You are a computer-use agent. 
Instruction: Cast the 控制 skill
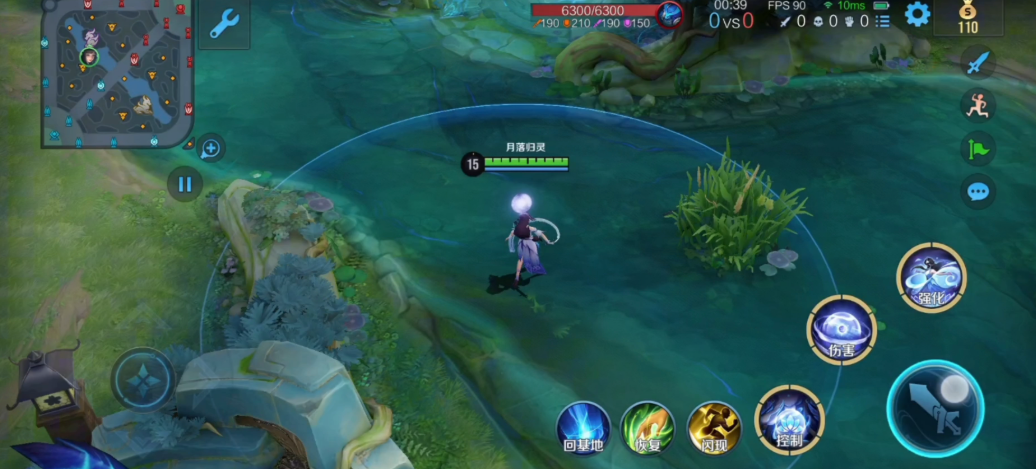coord(789,416)
